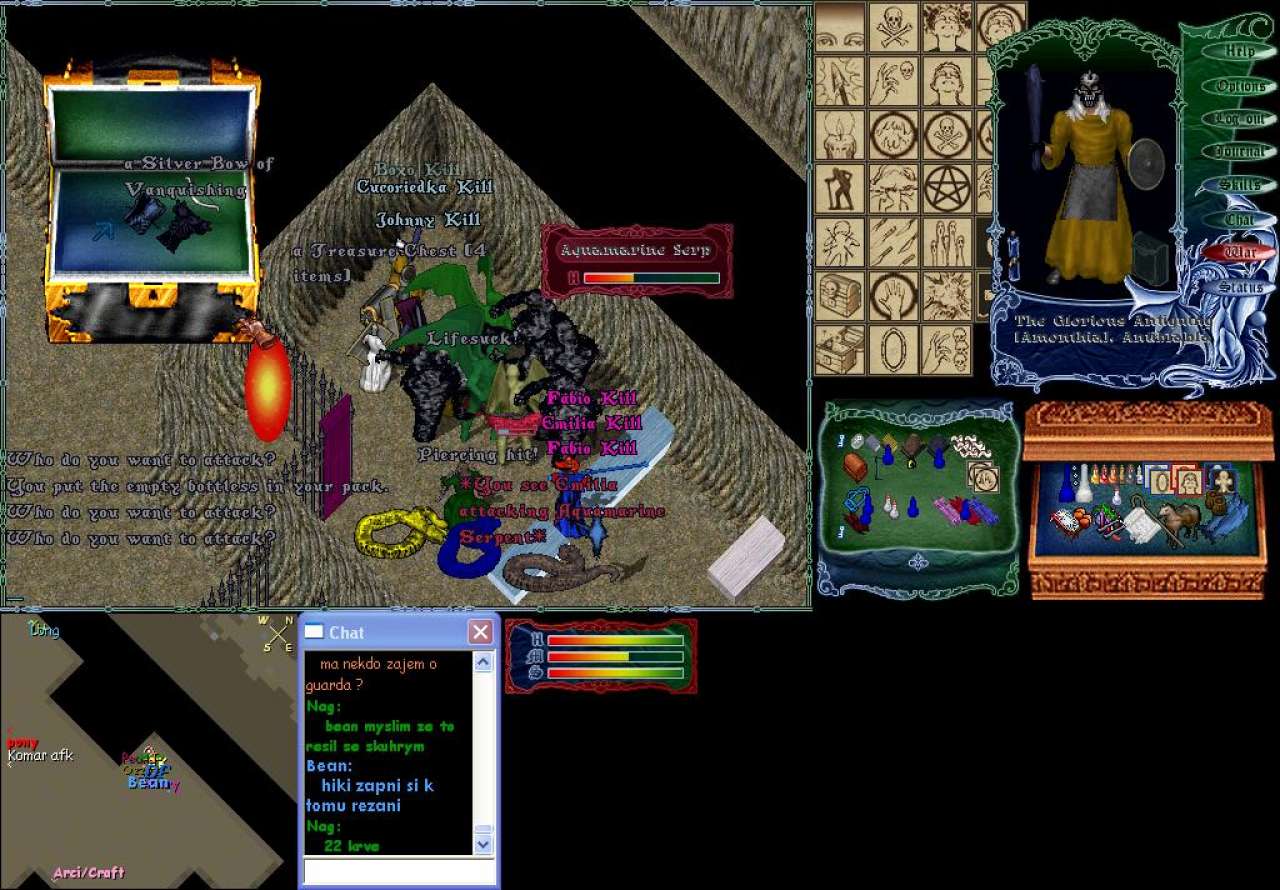Open the Help menu on the paperdoll
Viewport: 1280px width, 890px height.
point(1239,52)
